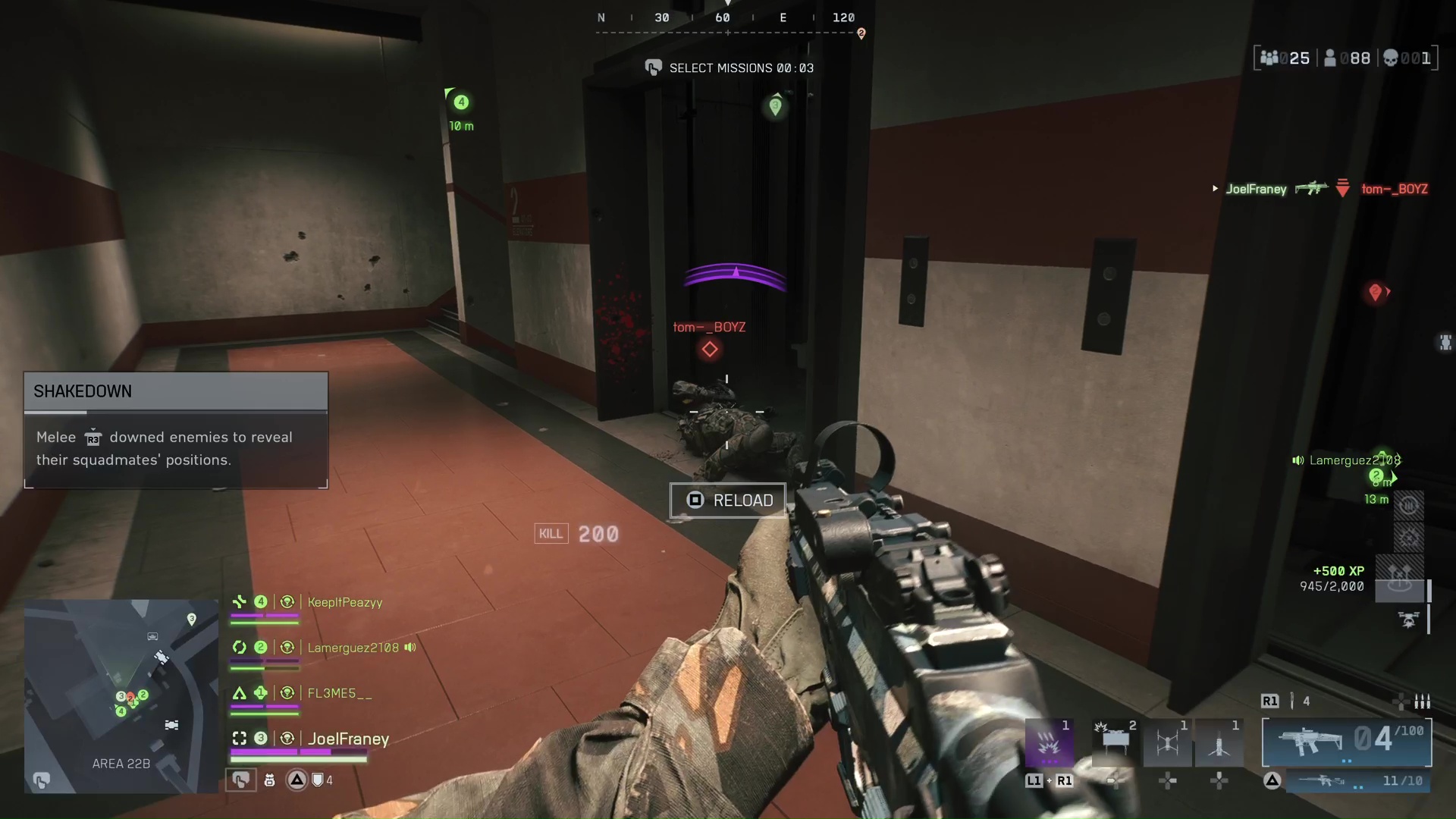Collapse the SHAKEDOWN tip panel

tap(174, 391)
